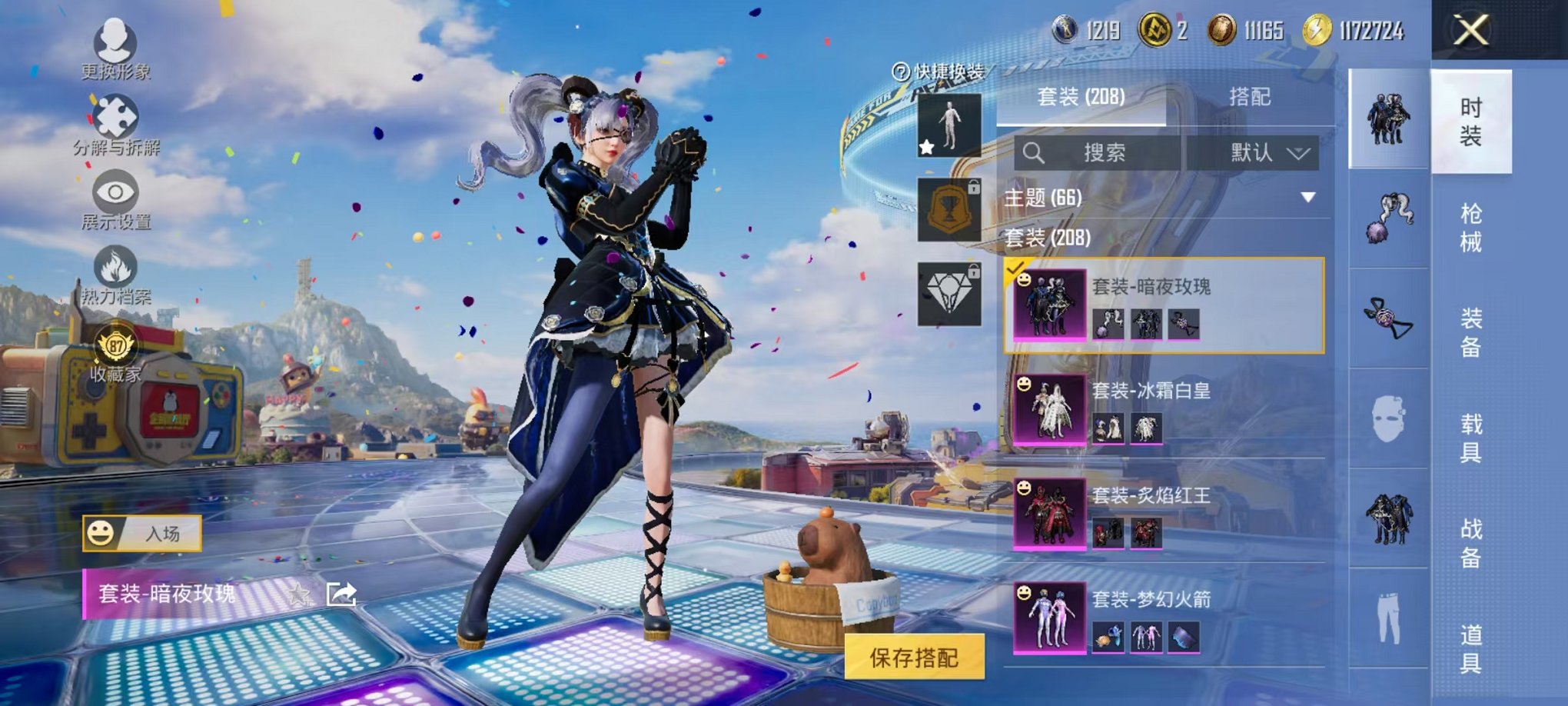This screenshot has width=1568, height=706.
Task: Select the 快捷换装 quick-change mannequin slot
Action: point(949,125)
